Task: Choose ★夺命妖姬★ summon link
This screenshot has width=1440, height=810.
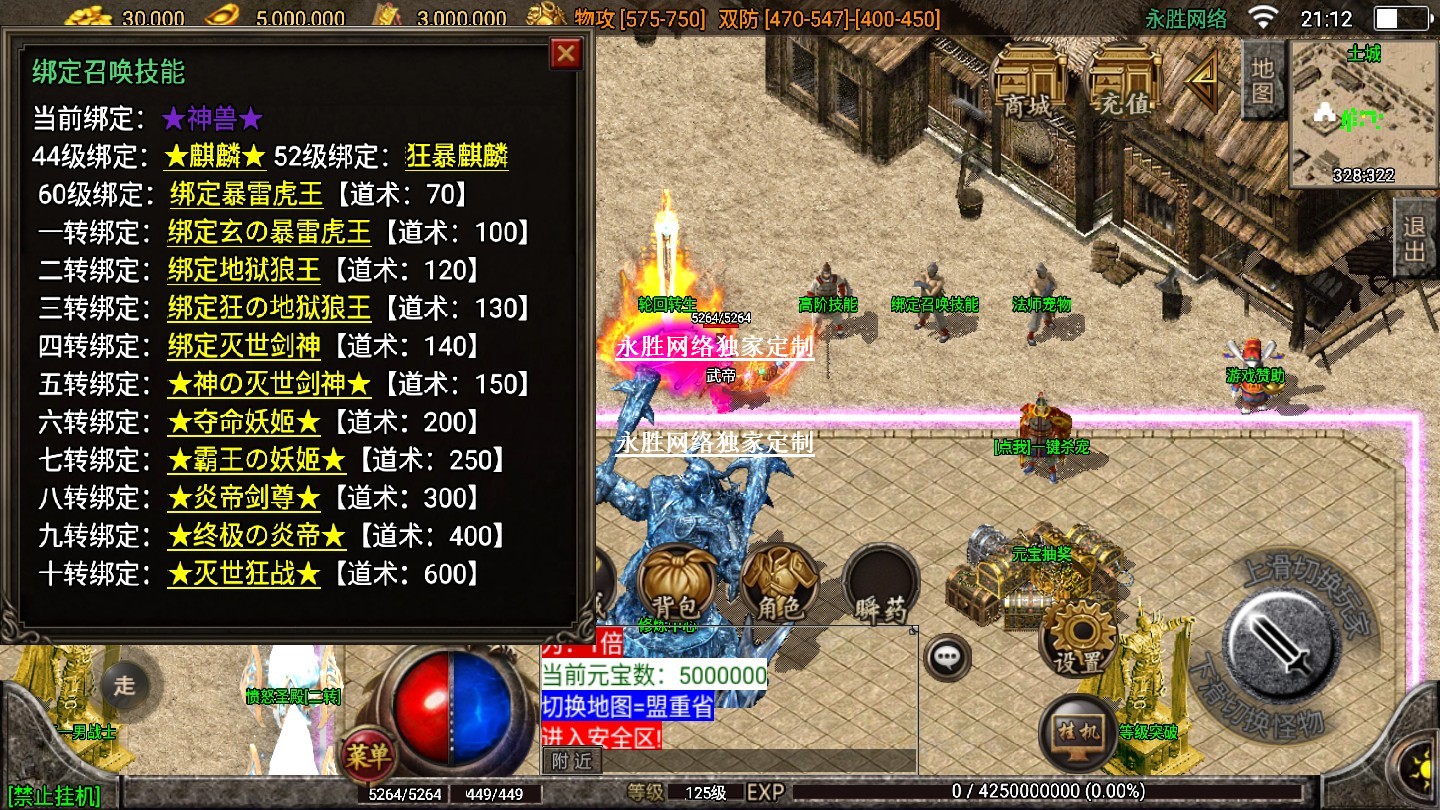Action: pyautogui.click(x=244, y=422)
